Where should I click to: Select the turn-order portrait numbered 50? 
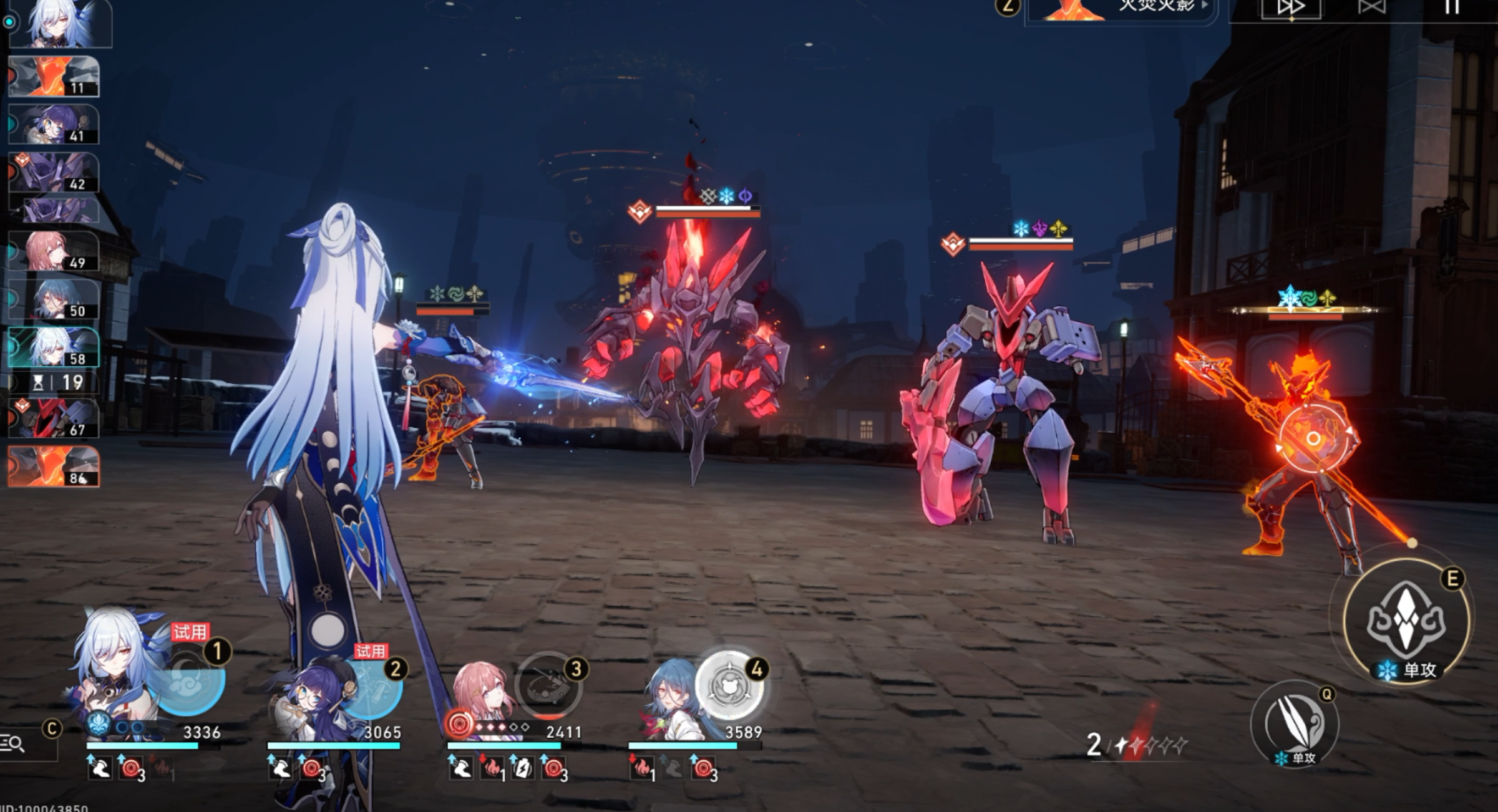(x=54, y=299)
